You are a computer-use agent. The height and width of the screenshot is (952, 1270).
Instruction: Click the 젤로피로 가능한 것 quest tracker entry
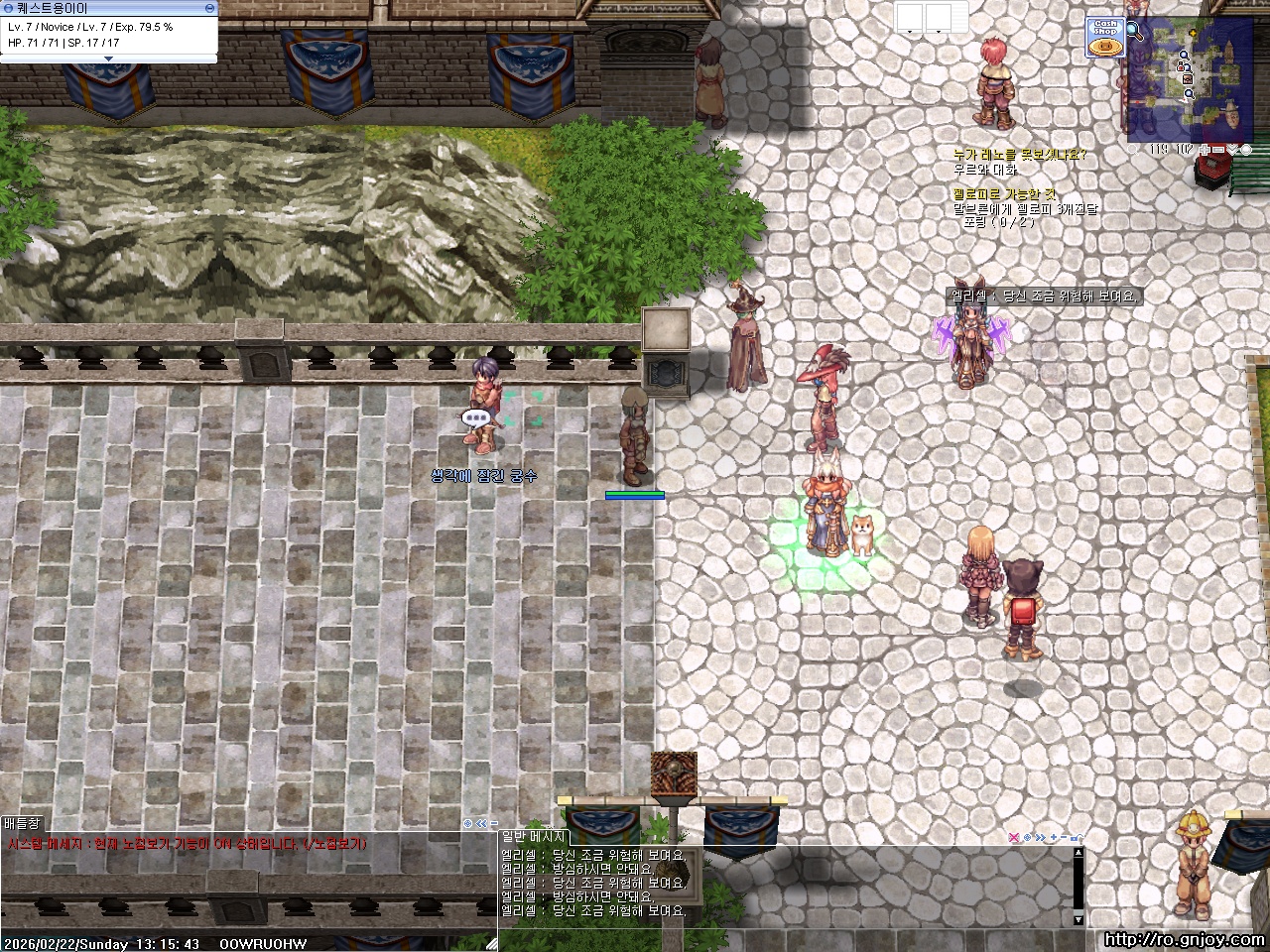pyautogui.click(x=1004, y=194)
